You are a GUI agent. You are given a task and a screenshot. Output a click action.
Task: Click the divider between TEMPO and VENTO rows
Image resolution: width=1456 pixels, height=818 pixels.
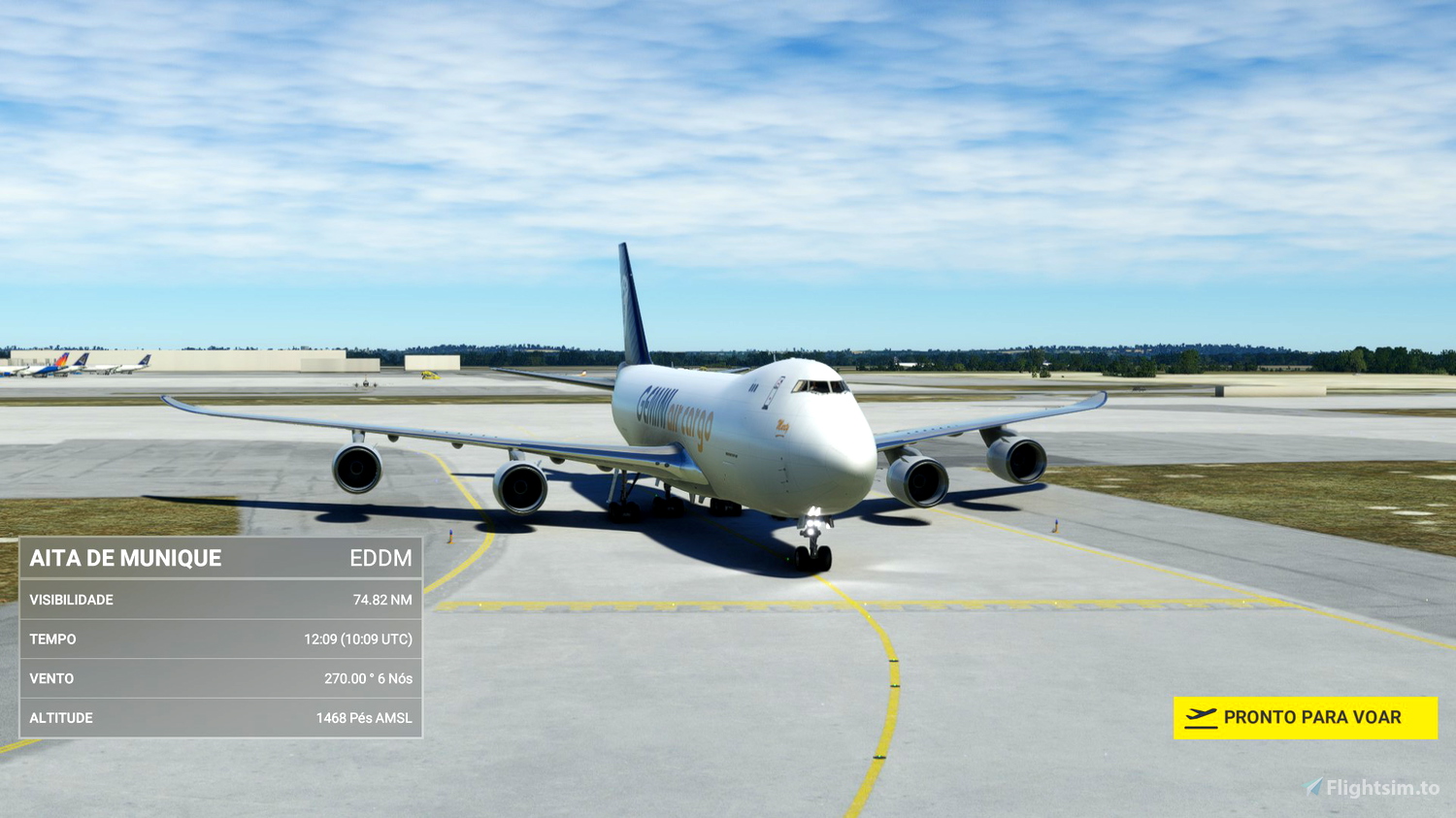tap(220, 659)
